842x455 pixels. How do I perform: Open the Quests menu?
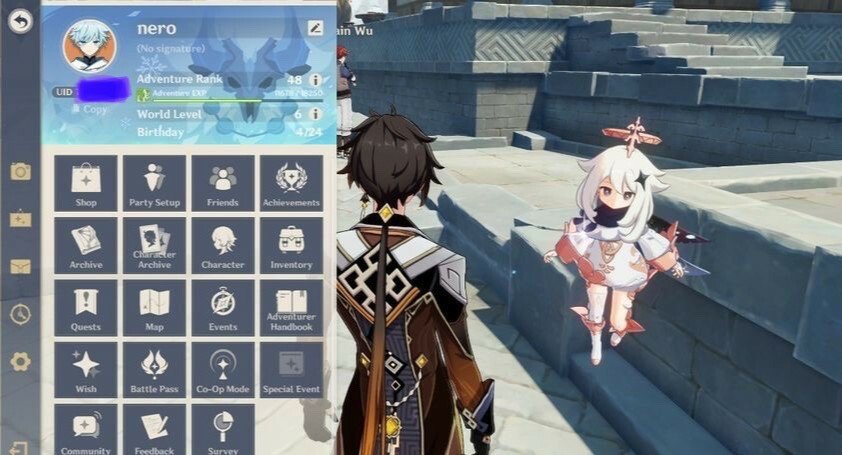pyautogui.click(x=86, y=308)
